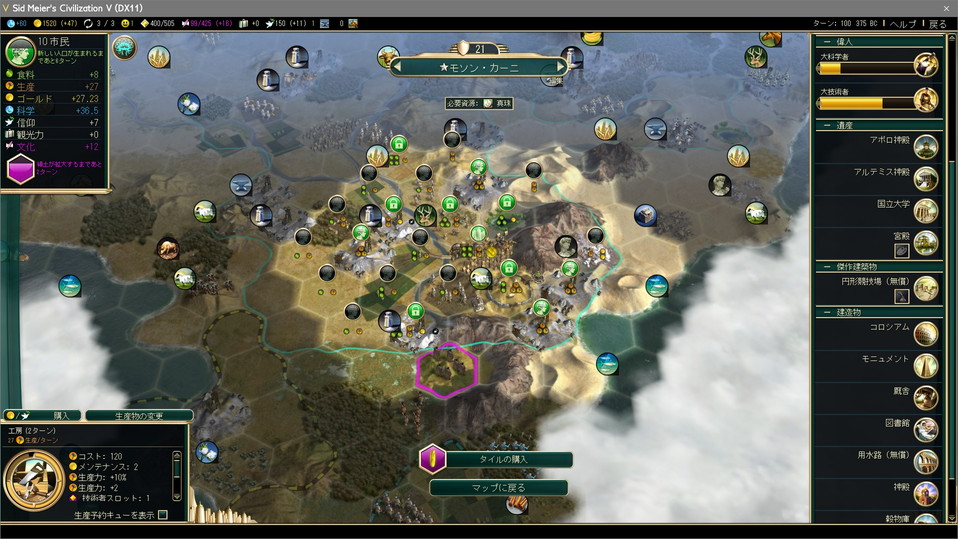Open 生産物の変更 to change production

tap(139, 415)
